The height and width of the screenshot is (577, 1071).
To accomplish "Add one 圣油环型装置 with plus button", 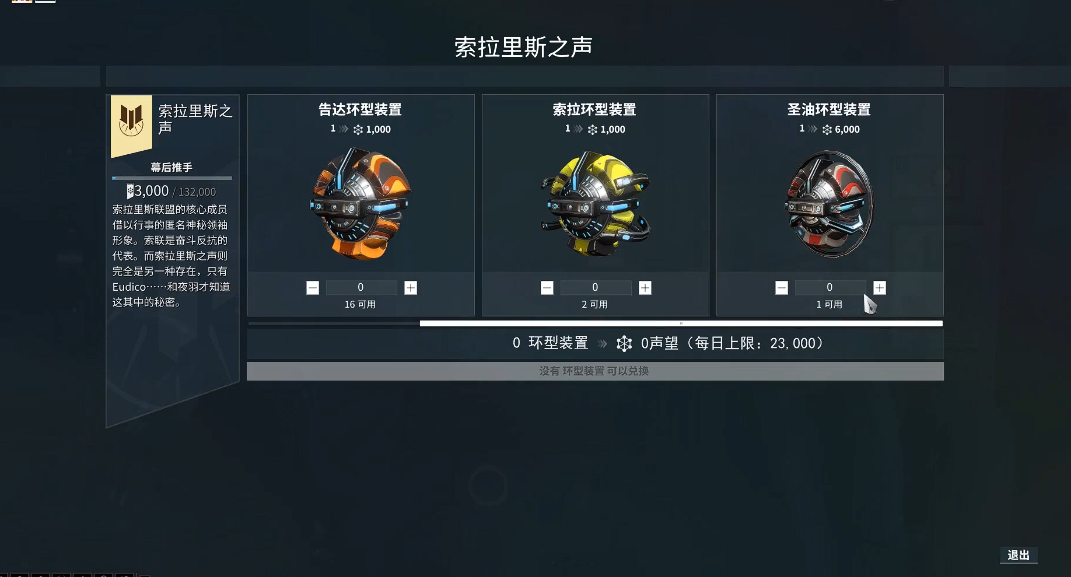I will click(879, 288).
